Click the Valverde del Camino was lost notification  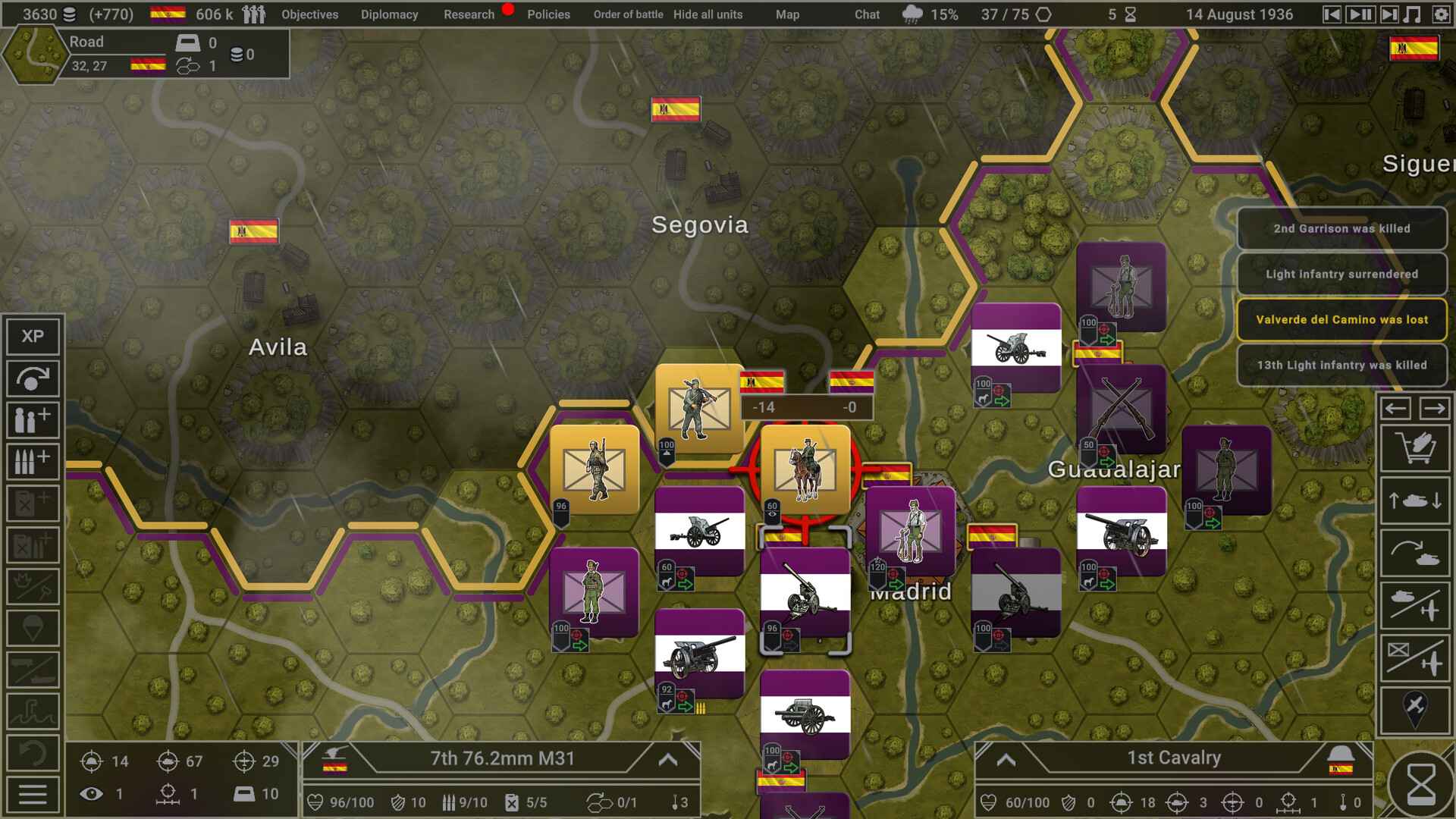click(x=1342, y=319)
